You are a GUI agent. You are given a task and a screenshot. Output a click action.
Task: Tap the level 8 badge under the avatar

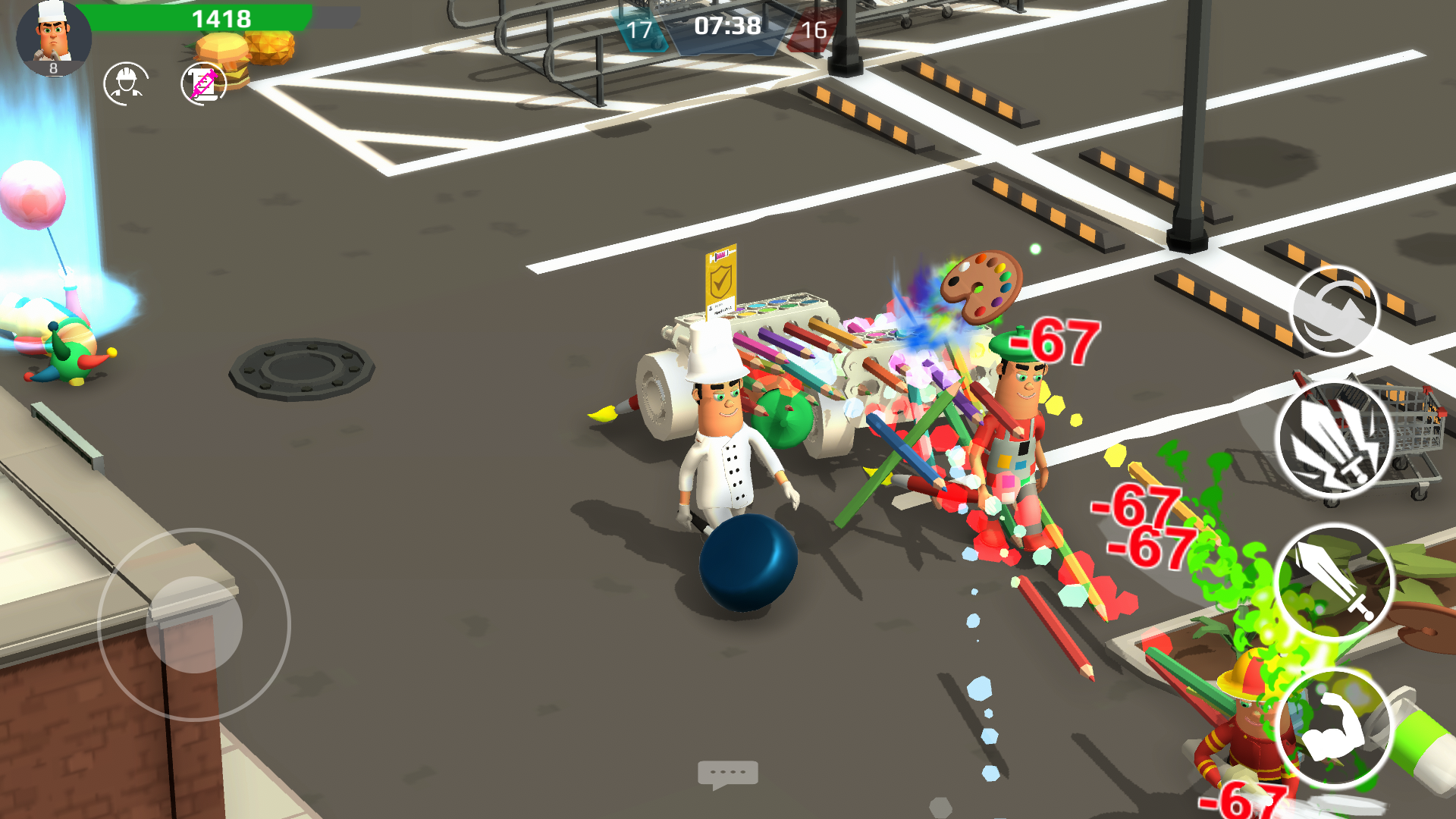52,70
